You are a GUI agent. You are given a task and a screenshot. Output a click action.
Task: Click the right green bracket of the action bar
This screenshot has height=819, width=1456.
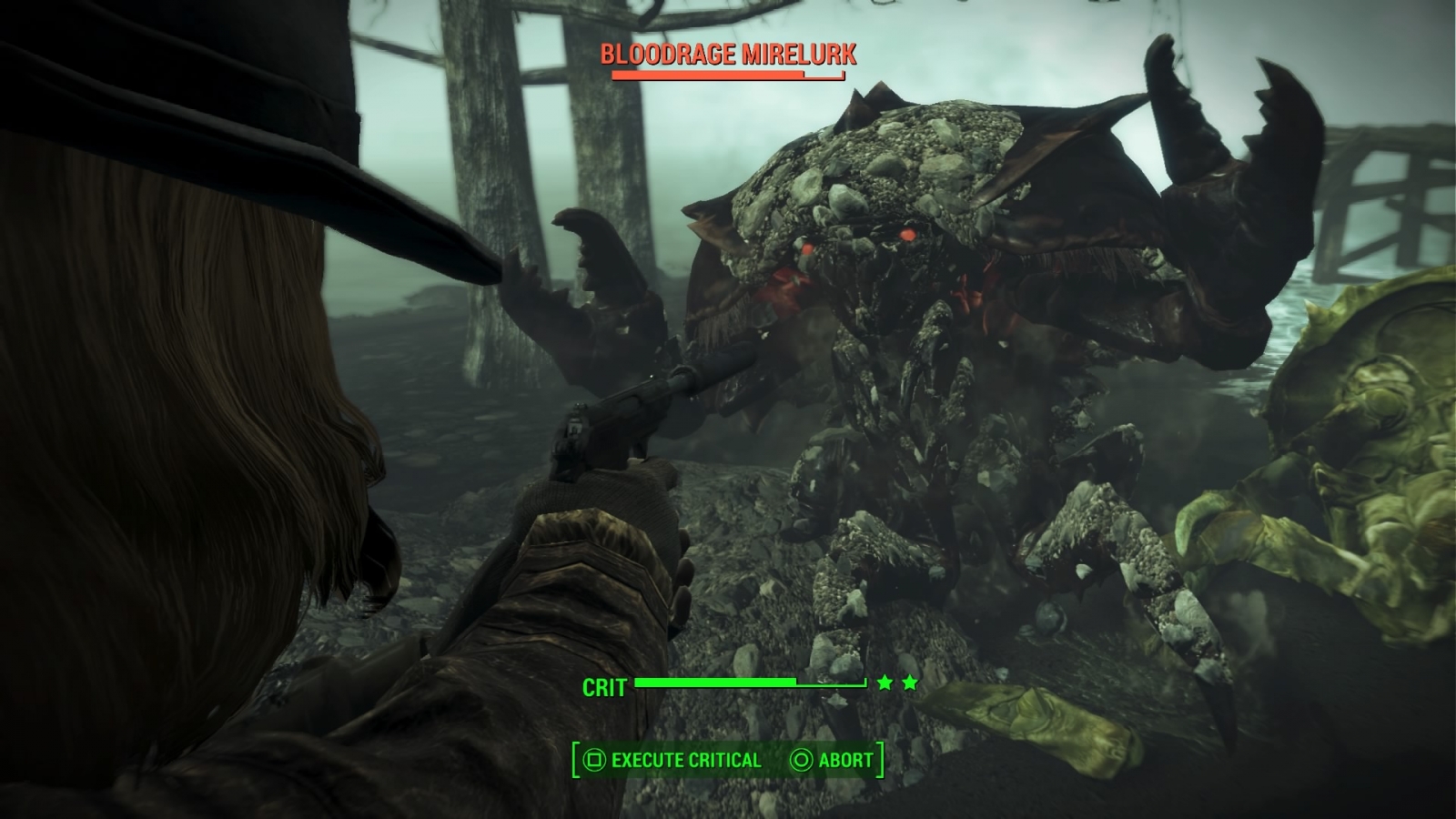[879, 759]
